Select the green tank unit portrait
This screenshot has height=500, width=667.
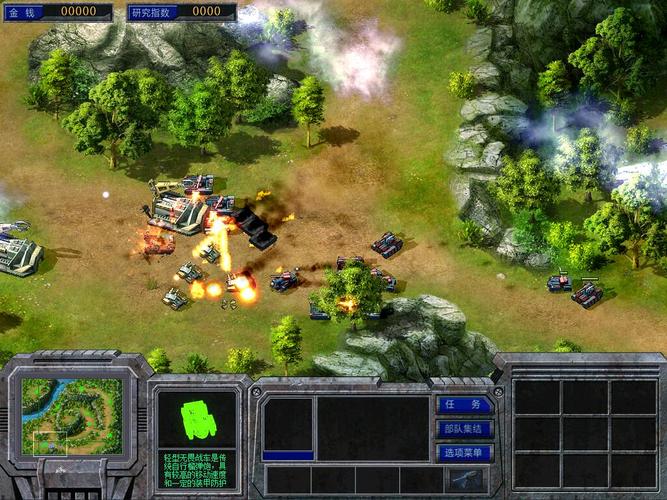tap(197, 418)
